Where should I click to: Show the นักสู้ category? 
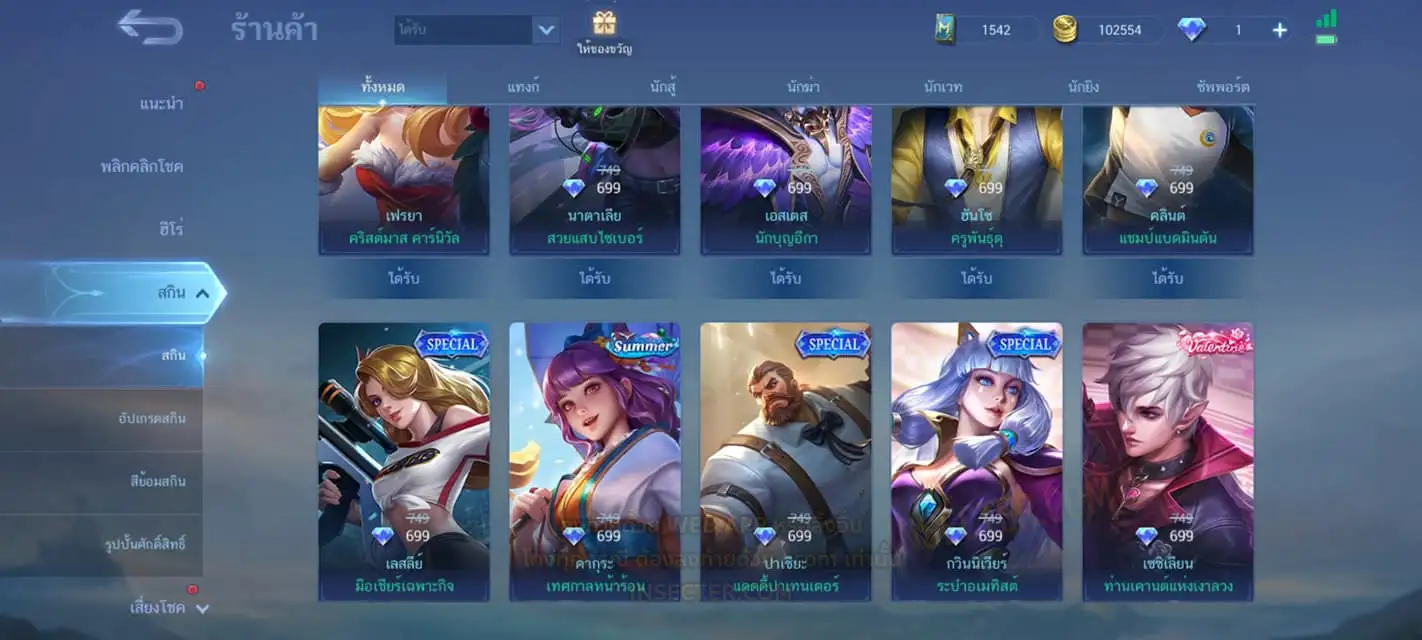click(x=663, y=87)
